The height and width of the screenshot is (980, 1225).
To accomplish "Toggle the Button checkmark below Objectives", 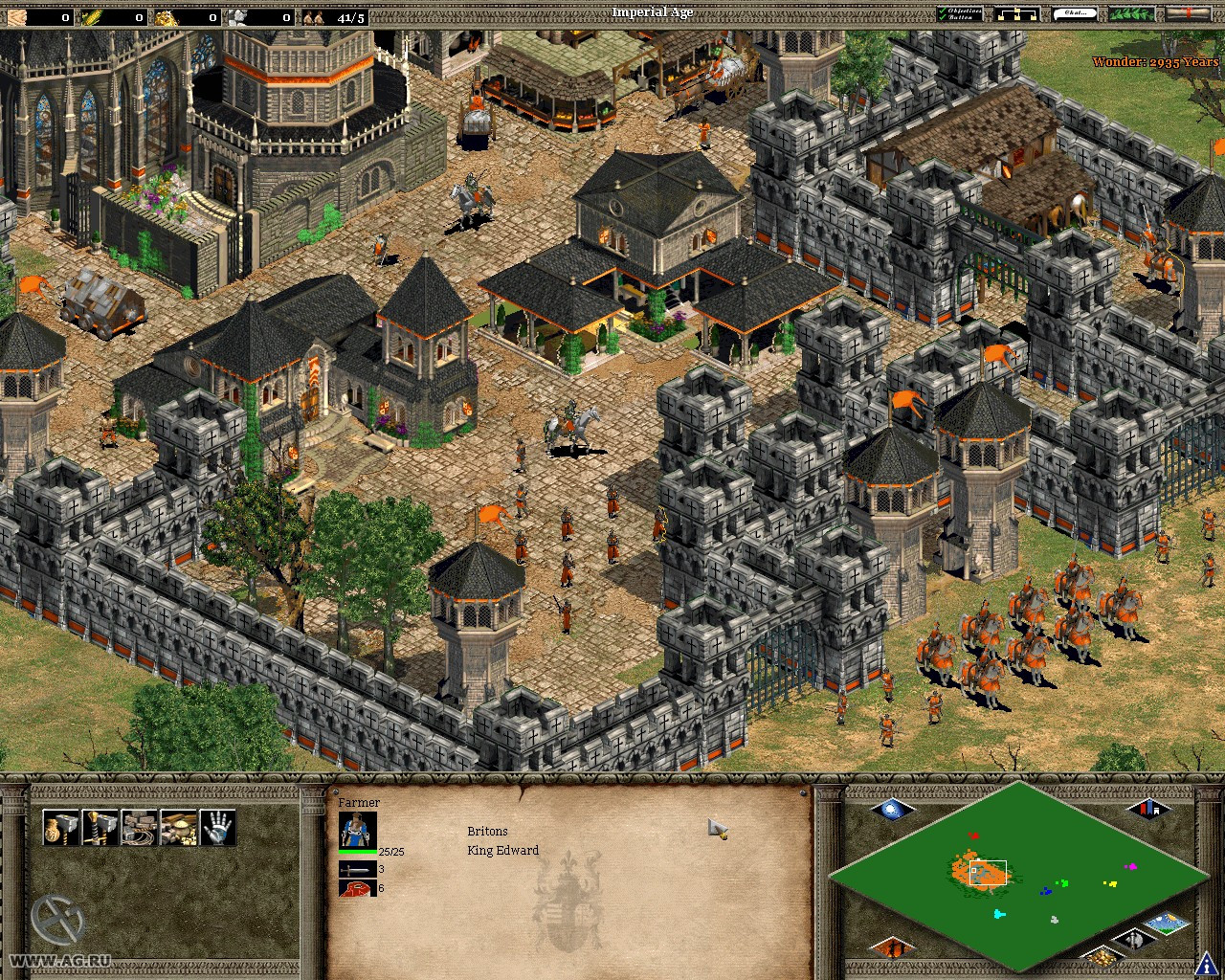I will point(943,16).
